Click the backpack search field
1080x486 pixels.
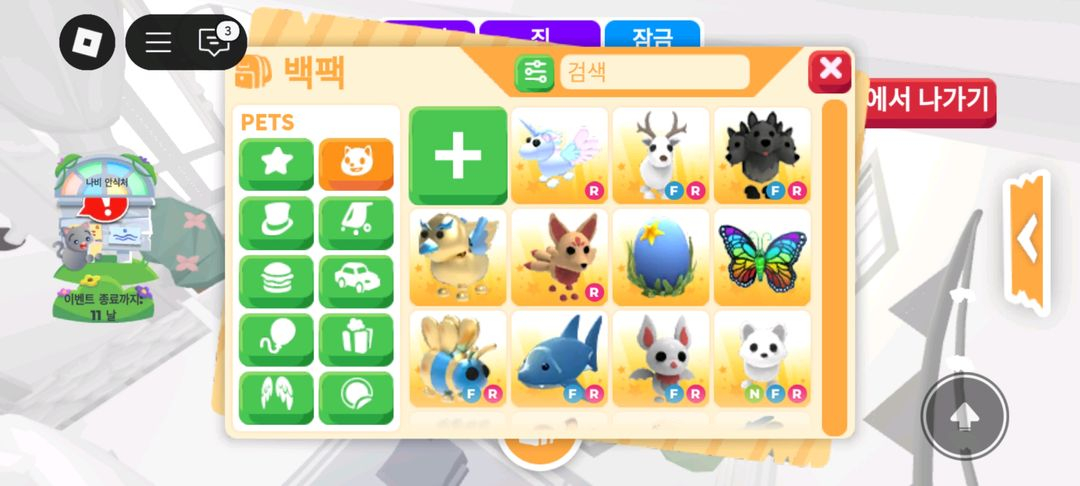[653, 72]
